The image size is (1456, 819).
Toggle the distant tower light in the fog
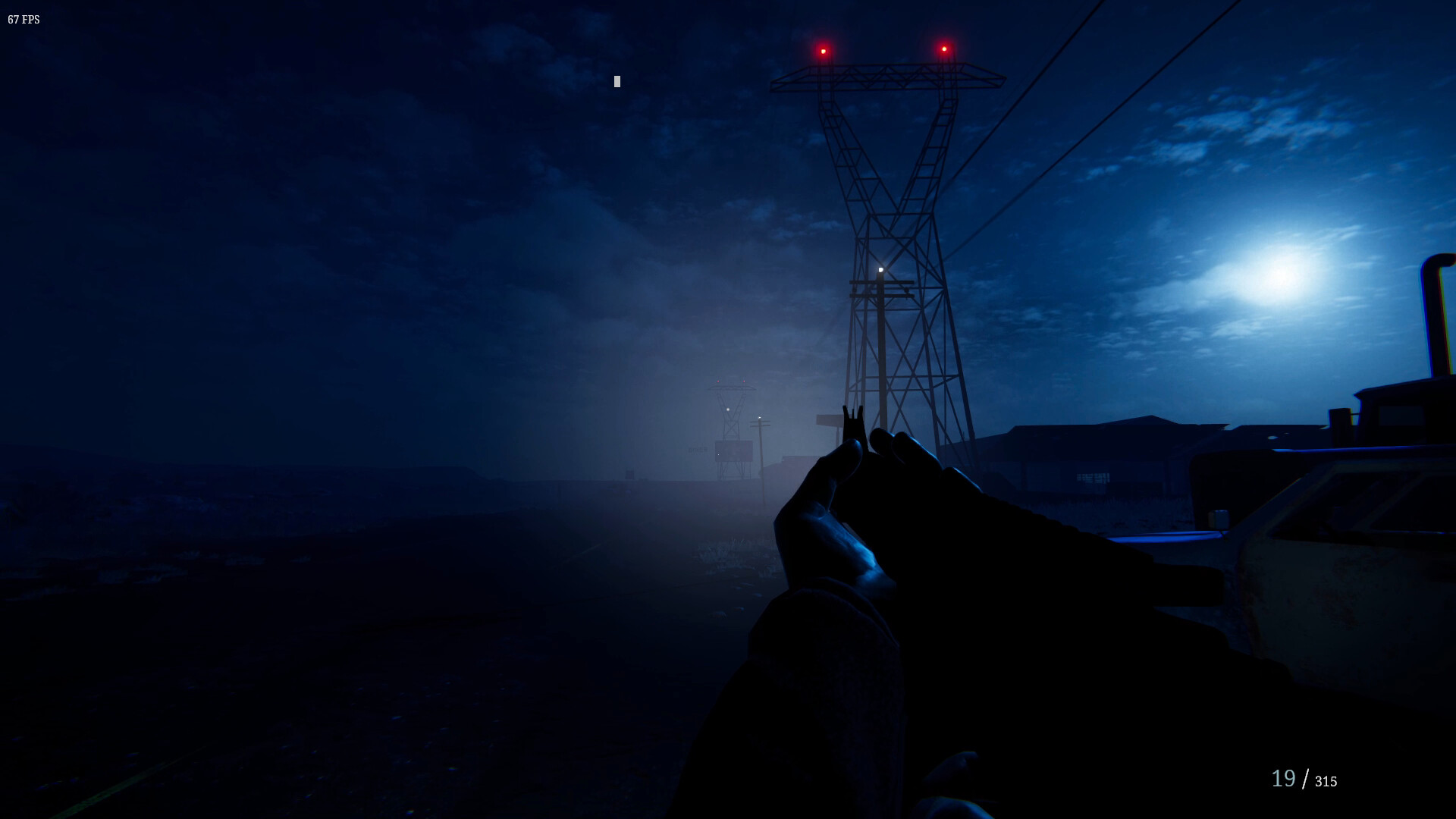point(728,409)
